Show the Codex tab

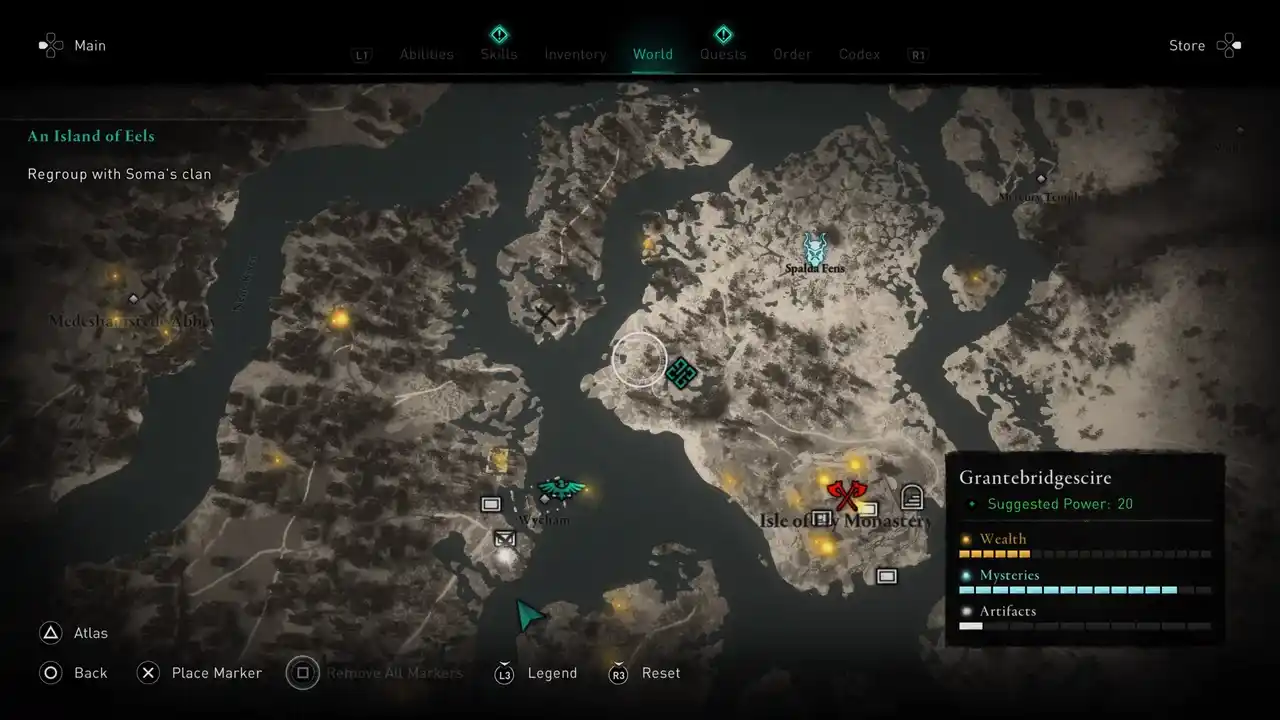pos(859,54)
